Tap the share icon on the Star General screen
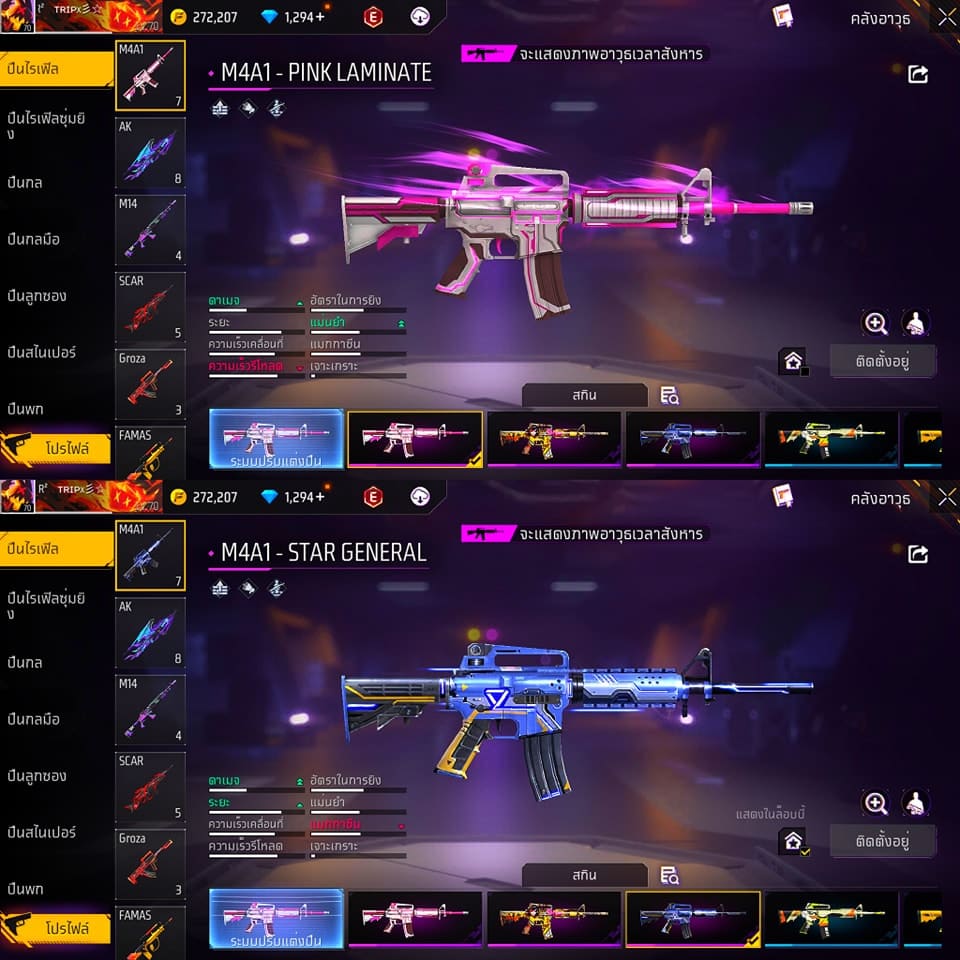Viewport: 960px width, 960px height. click(x=917, y=554)
